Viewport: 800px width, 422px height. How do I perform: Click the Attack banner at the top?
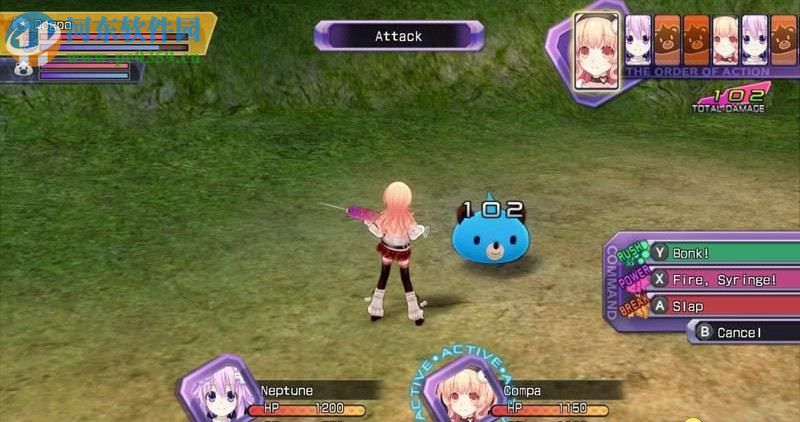[399, 37]
